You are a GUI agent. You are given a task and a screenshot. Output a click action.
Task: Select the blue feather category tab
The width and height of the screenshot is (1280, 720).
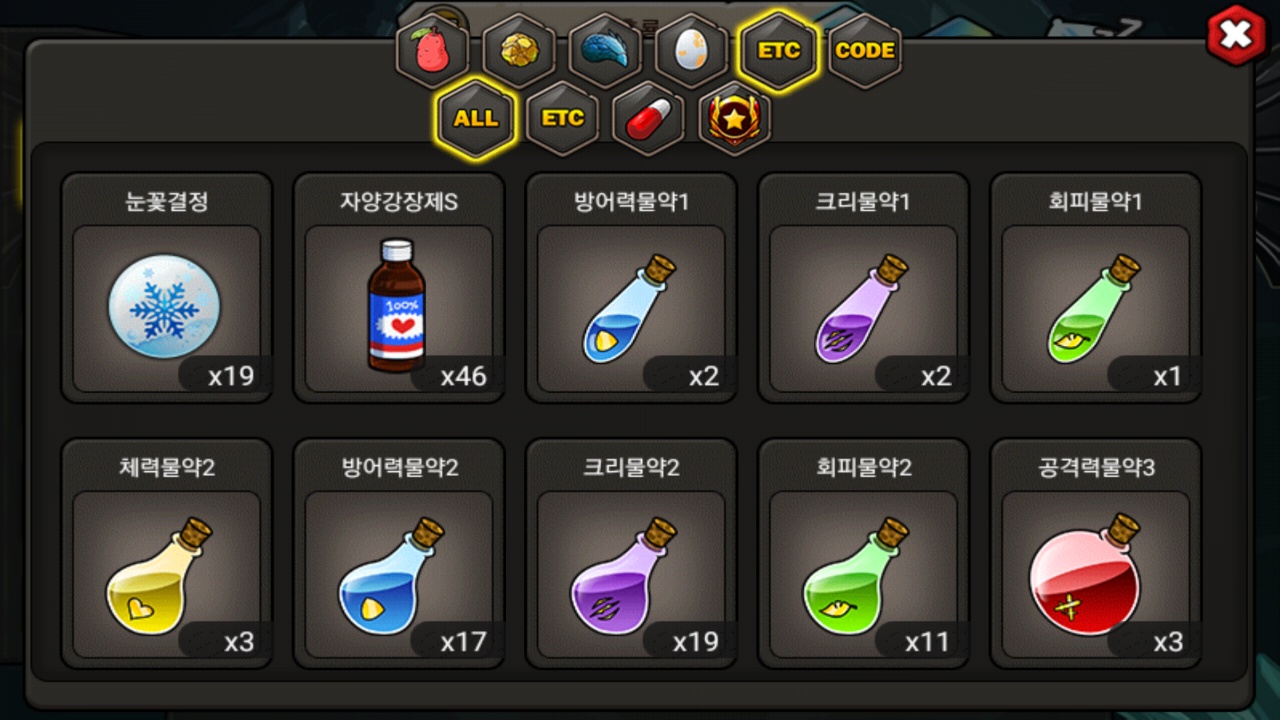coord(605,51)
